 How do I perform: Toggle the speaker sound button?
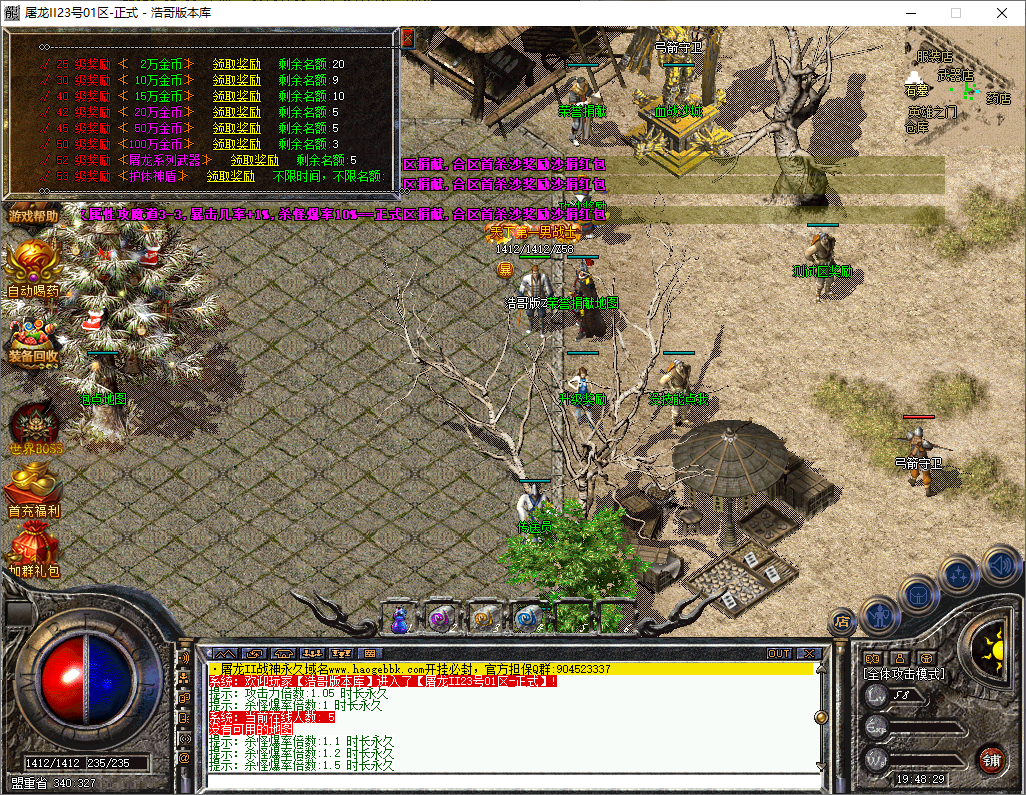[x=1000, y=565]
